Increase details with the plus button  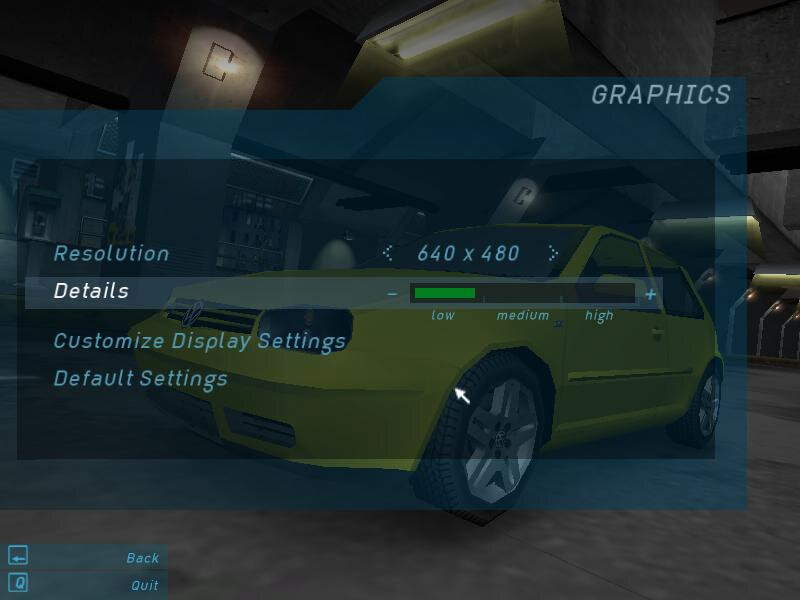tap(651, 294)
